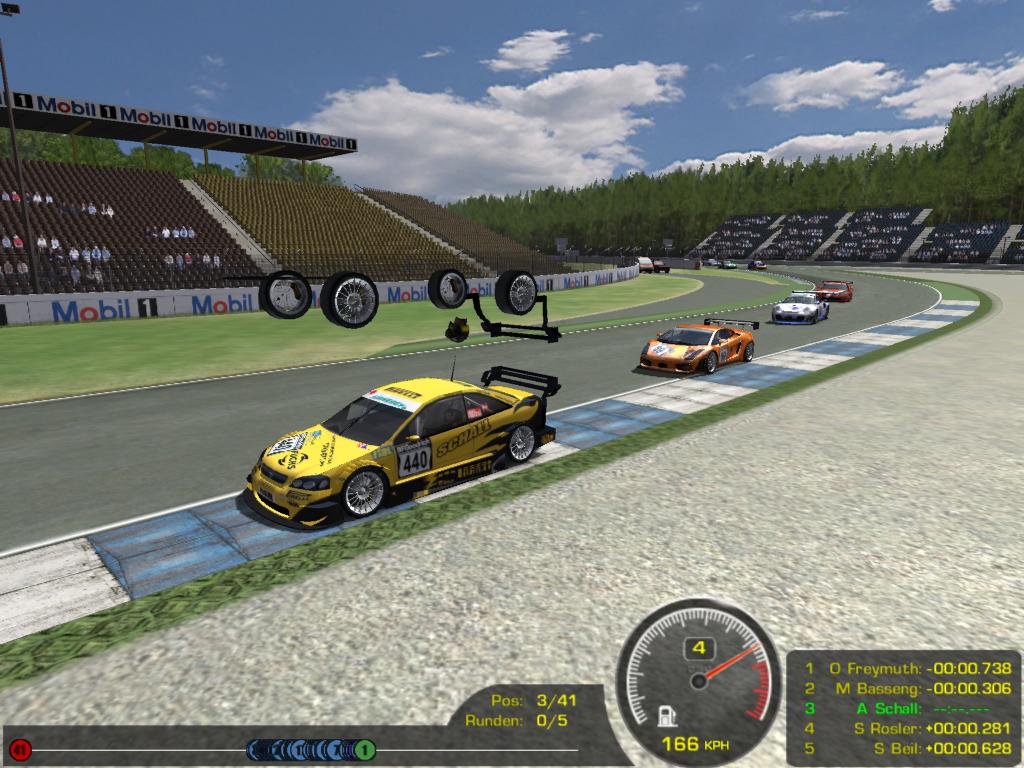
Task: Choose the highlighted A Schall standings row
Action: click(x=905, y=708)
